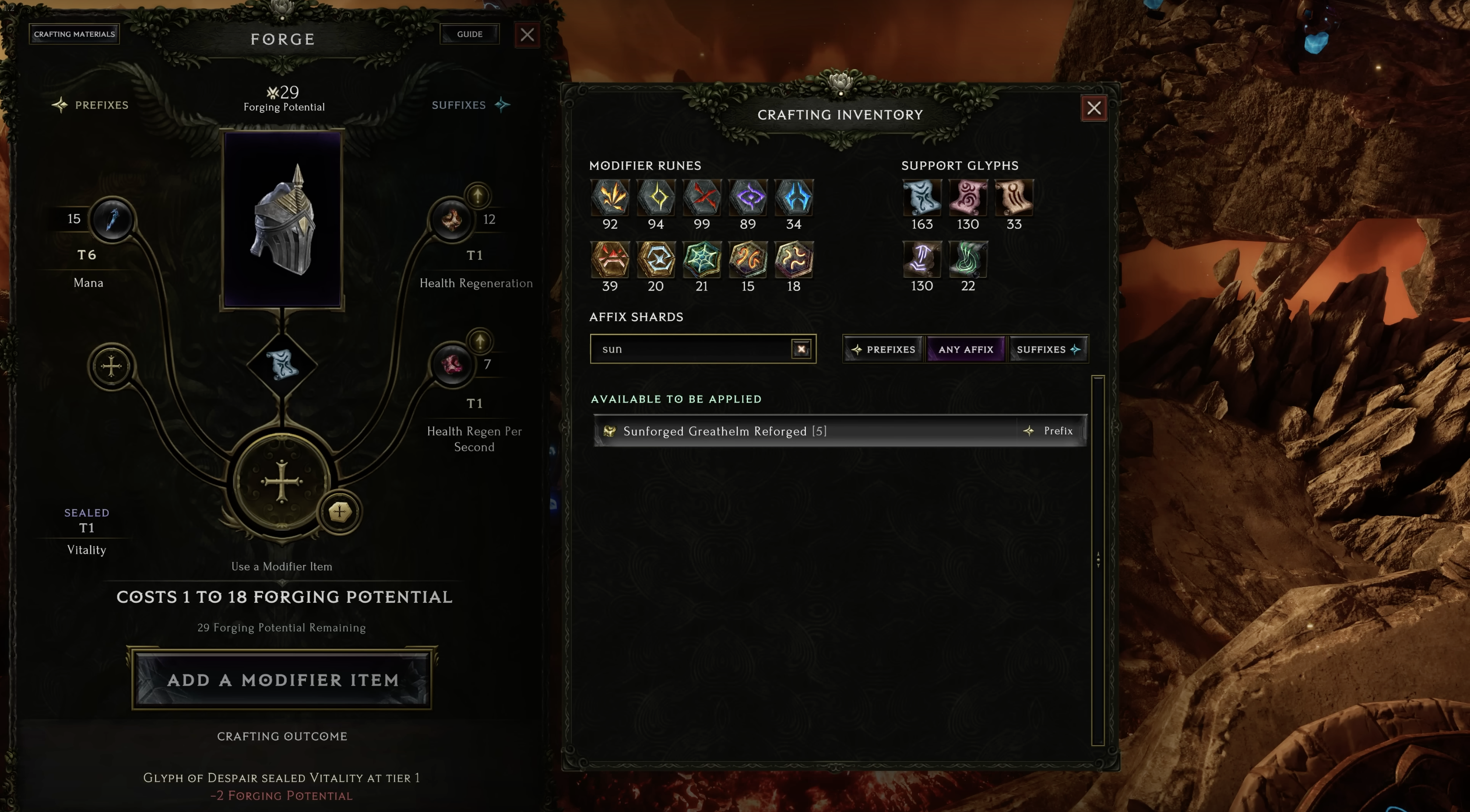Toggle the upgrade arrow on Health Regeneration
This screenshot has height=812, width=1470.
point(478,196)
